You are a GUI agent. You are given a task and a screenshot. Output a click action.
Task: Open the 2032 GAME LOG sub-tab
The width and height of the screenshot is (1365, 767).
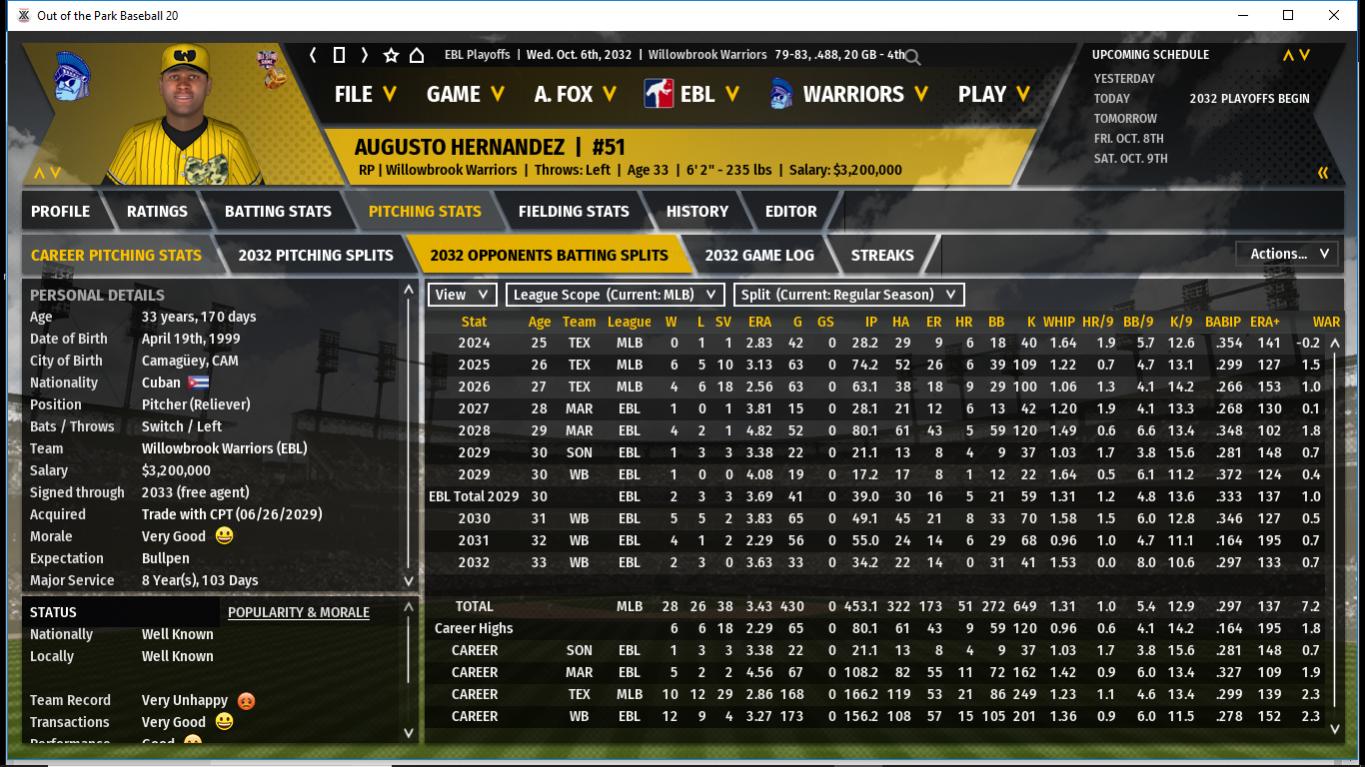(x=759, y=255)
